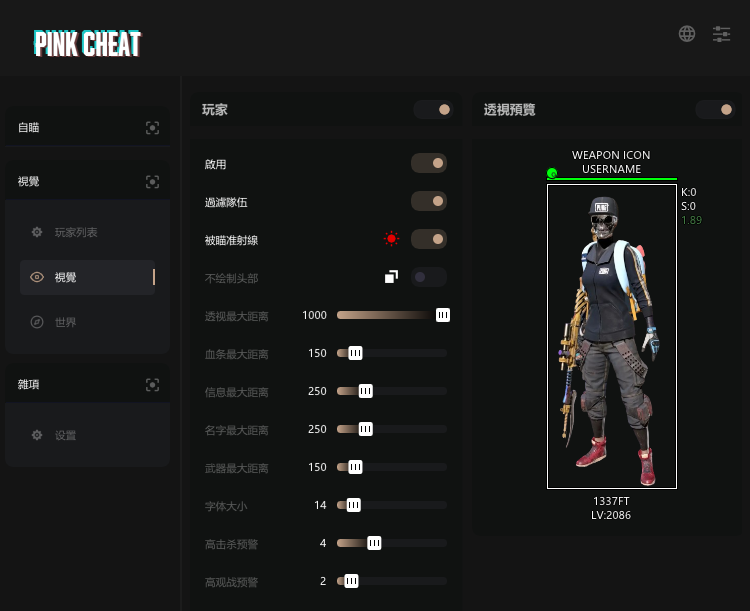Click the 高击杀预警 slider
Viewport: 750px width, 611px height.
point(392,543)
